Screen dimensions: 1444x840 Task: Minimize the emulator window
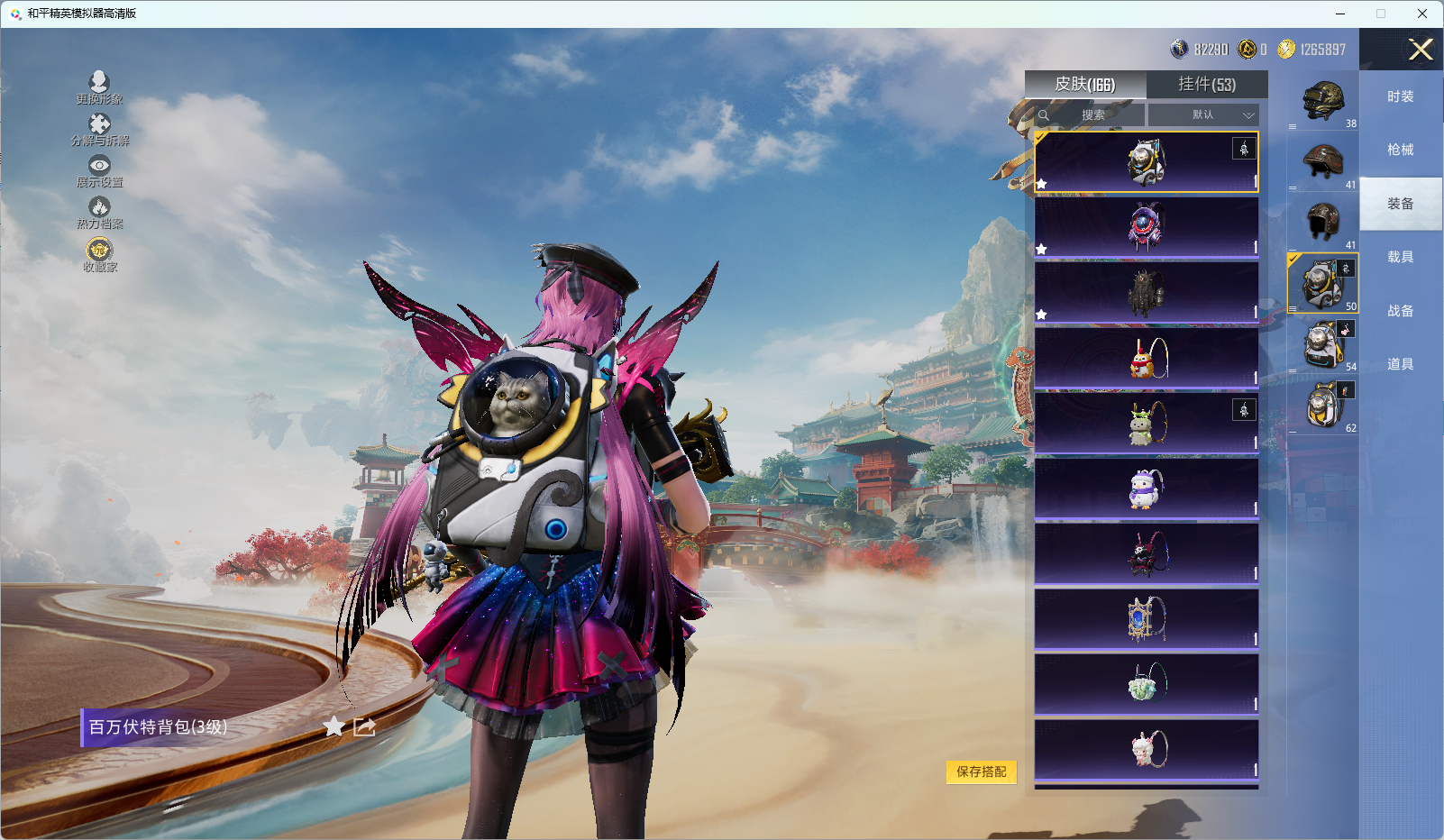tap(1339, 14)
